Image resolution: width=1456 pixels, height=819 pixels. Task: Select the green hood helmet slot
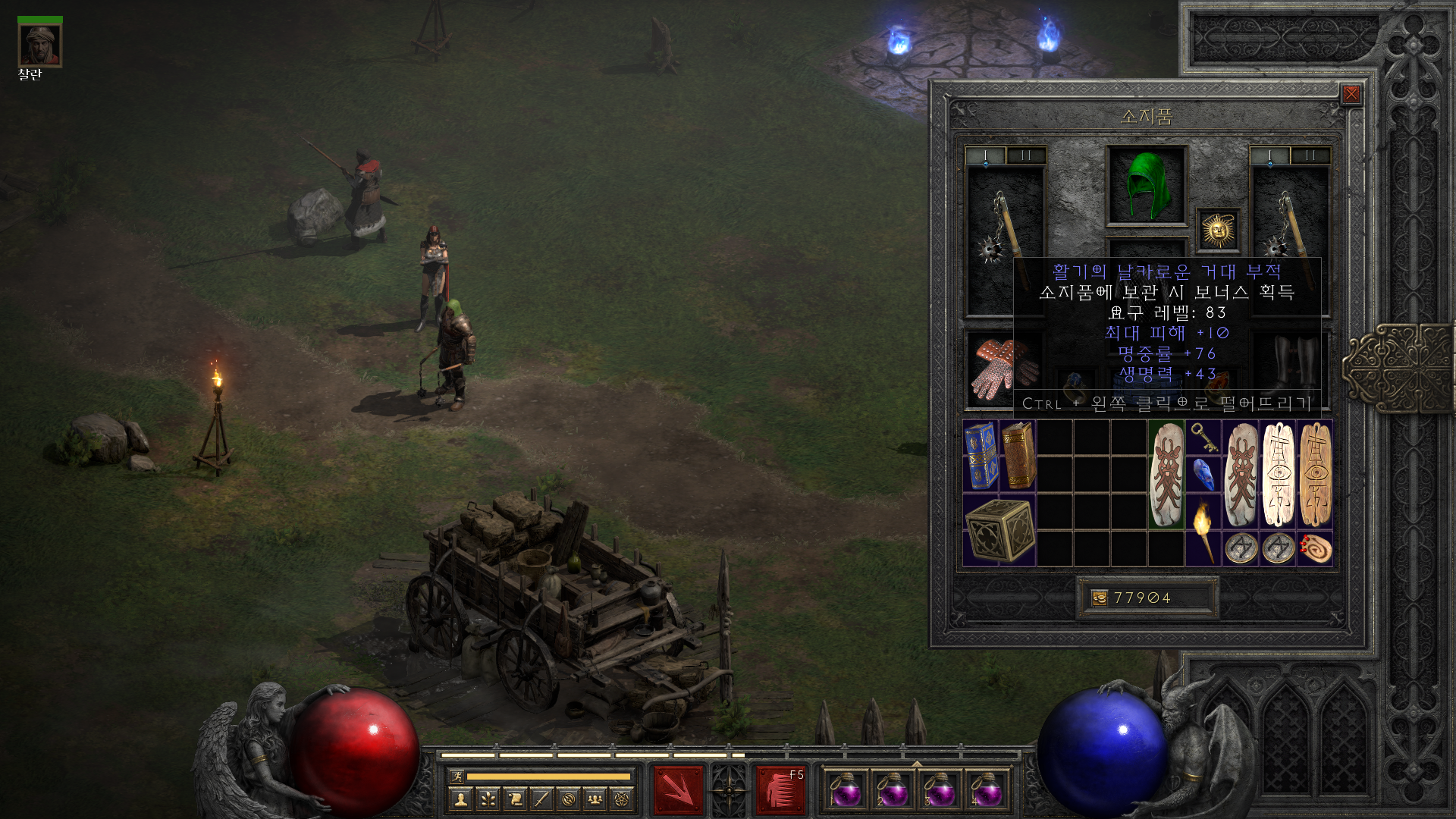[1146, 186]
